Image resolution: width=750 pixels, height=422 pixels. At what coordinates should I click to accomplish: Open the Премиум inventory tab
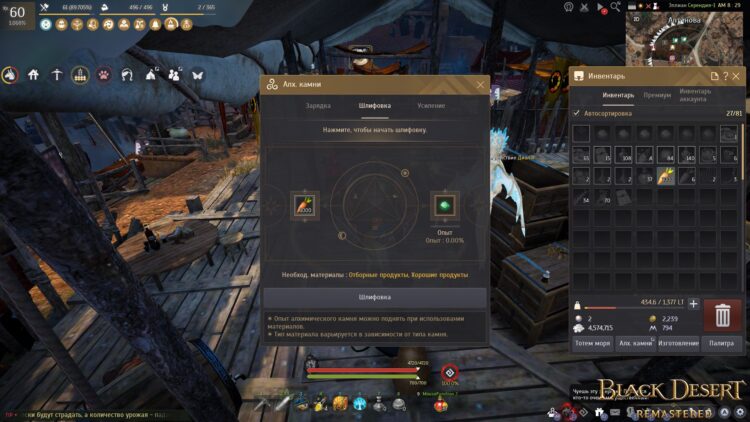click(x=657, y=96)
